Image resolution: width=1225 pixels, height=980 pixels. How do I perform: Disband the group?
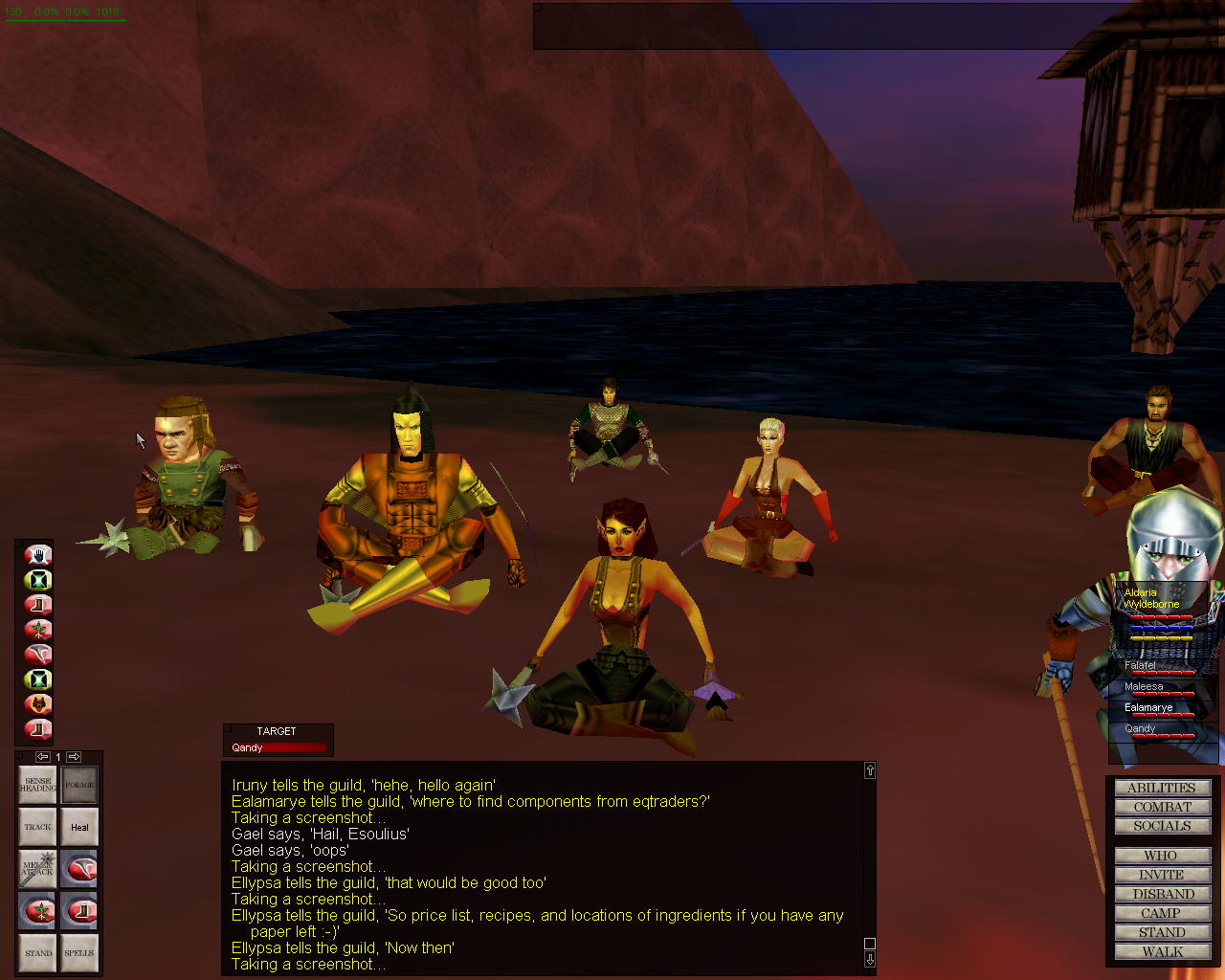(x=1162, y=894)
